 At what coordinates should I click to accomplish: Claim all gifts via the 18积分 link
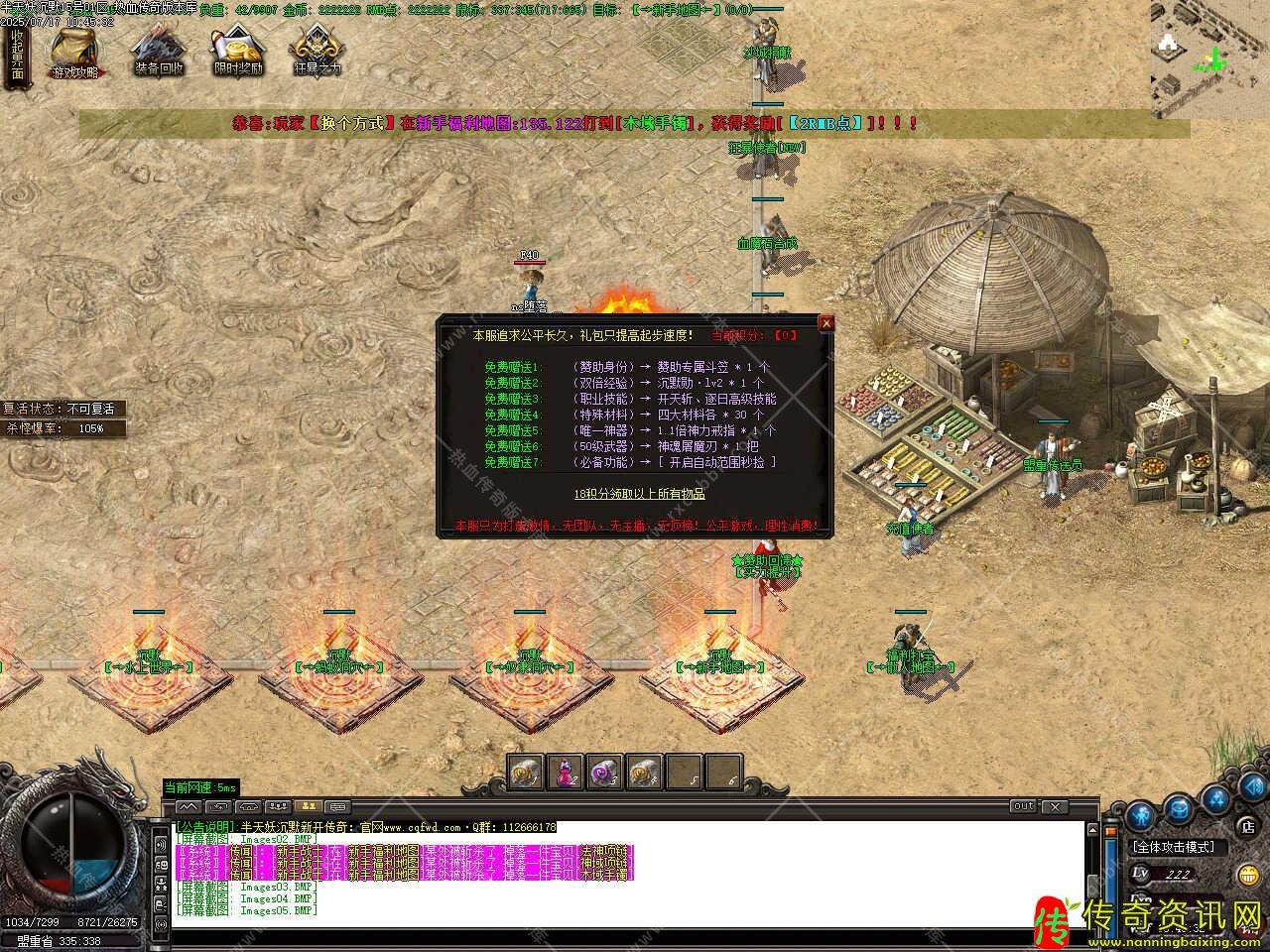639,494
